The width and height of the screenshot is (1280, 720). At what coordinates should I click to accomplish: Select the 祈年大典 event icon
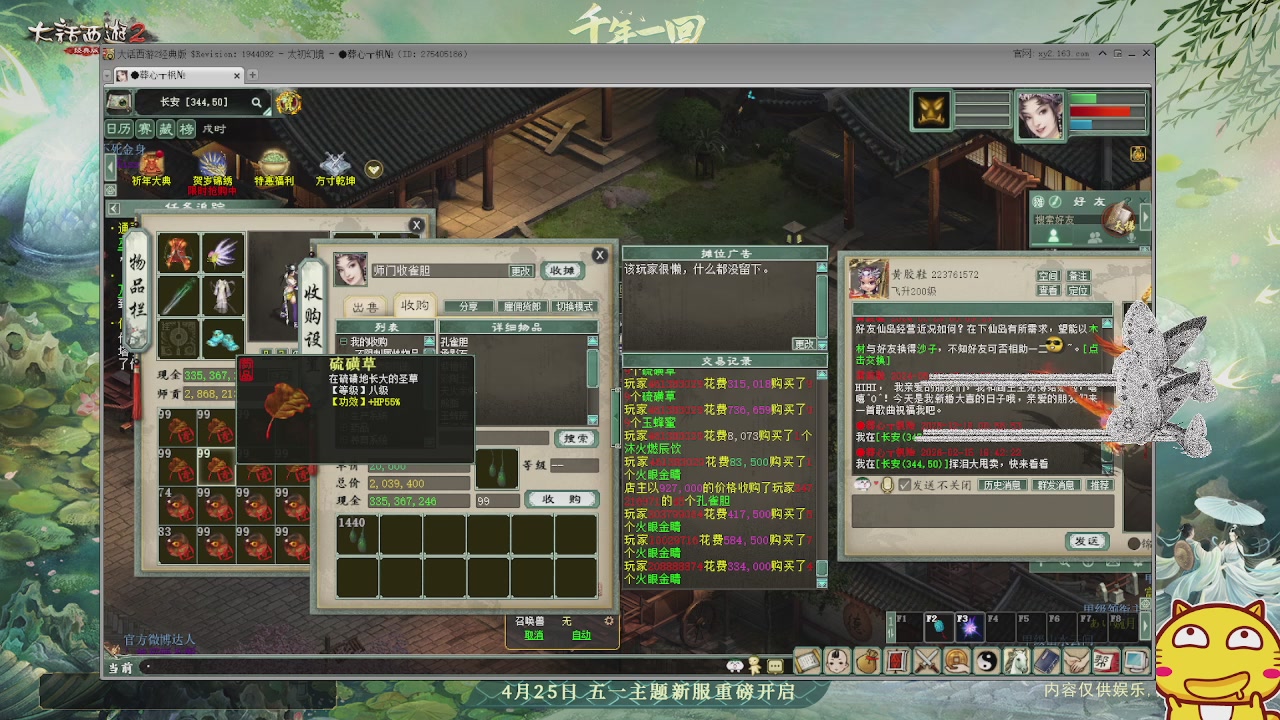(152, 162)
